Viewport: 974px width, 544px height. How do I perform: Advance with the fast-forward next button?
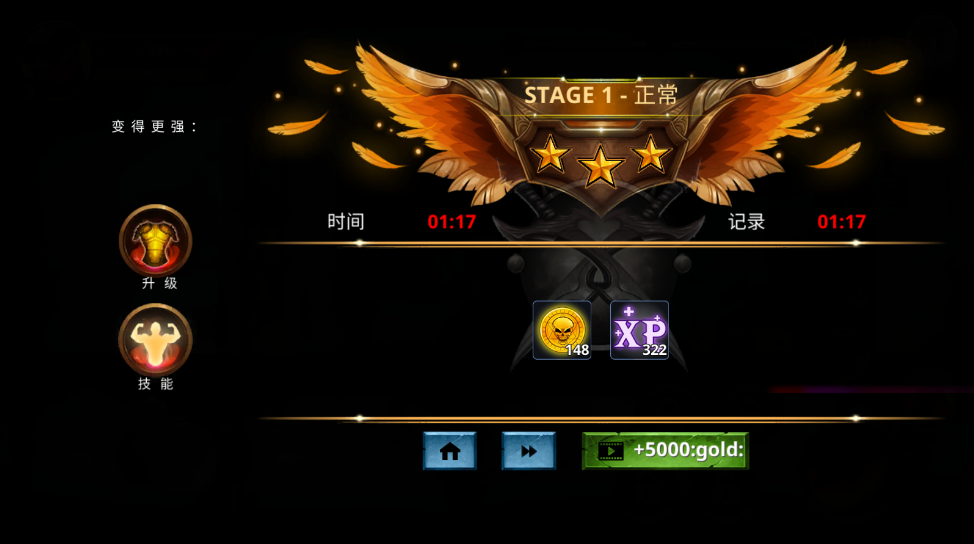pyautogui.click(x=528, y=451)
